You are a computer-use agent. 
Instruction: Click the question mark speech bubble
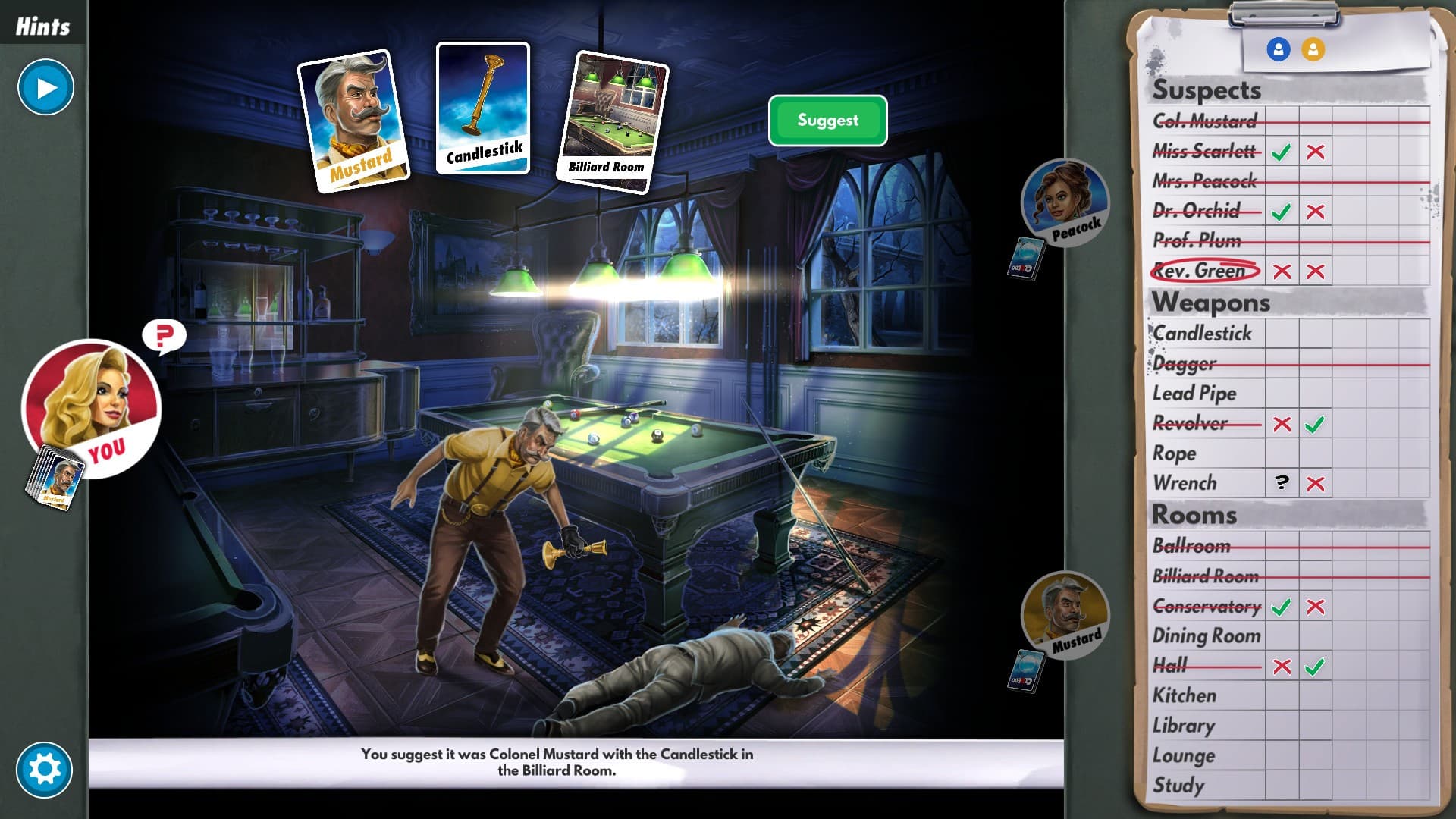pyautogui.click(x=165, y=334)
